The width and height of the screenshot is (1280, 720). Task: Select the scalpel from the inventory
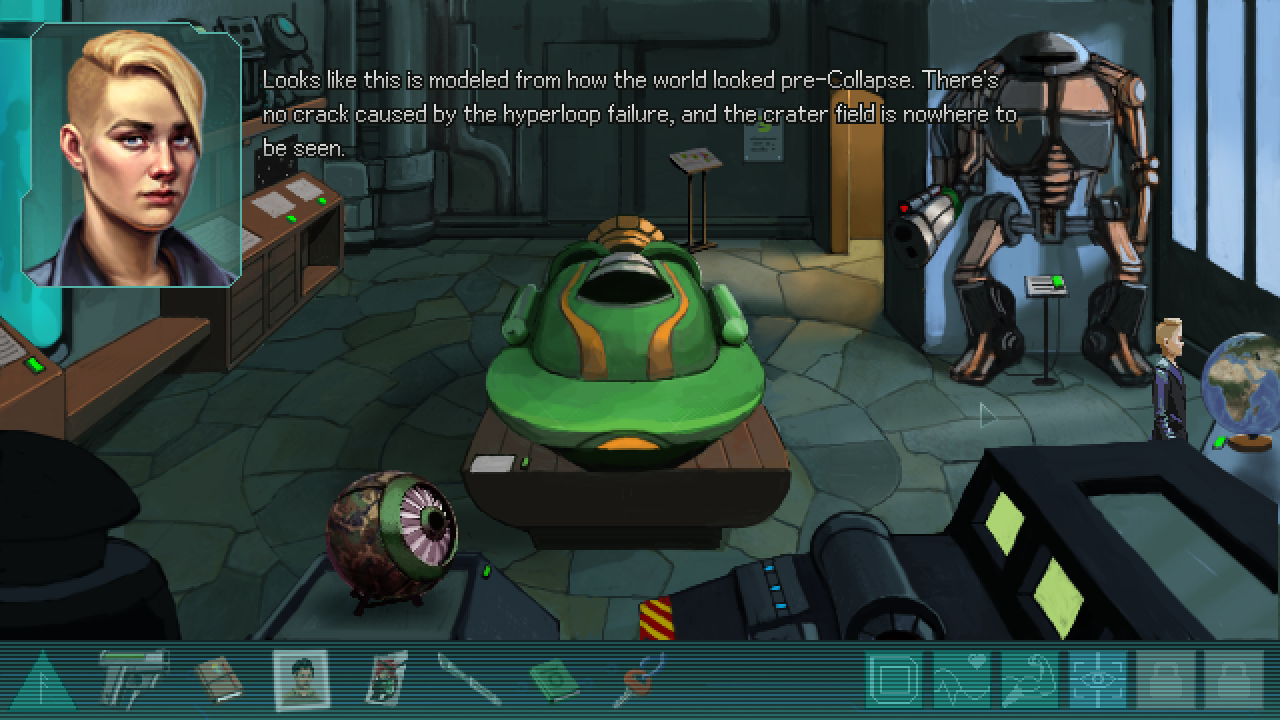pos(468,682)
